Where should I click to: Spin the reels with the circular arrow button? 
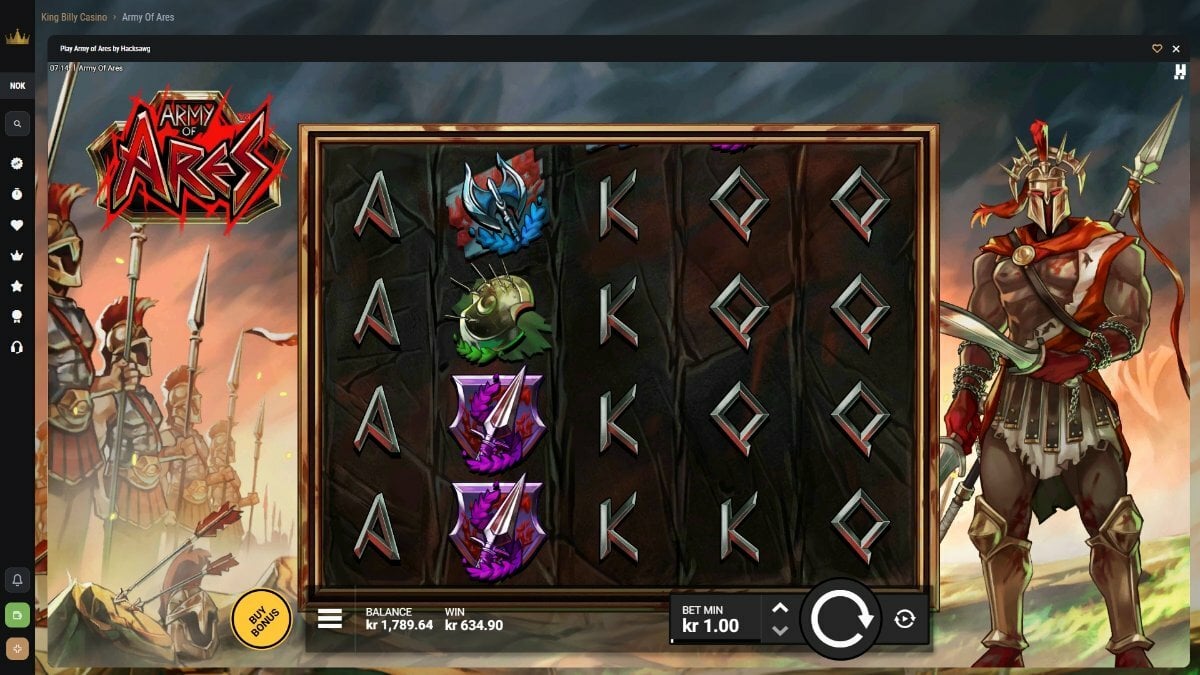[840, 619]
